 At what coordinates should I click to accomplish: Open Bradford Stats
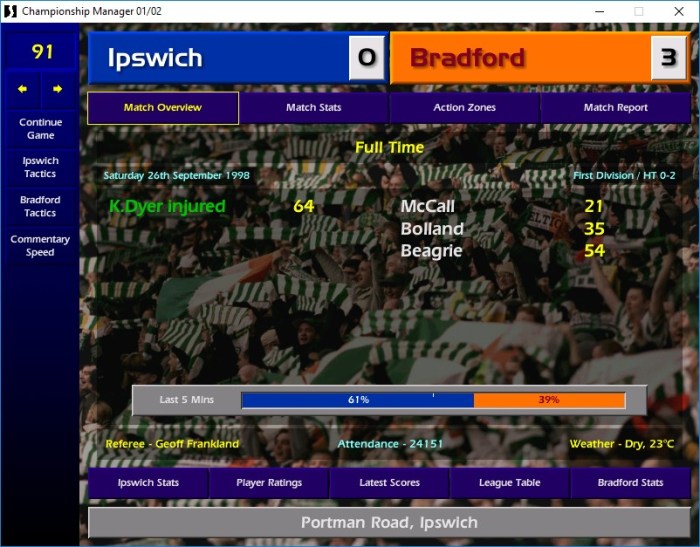click(630, 483)
